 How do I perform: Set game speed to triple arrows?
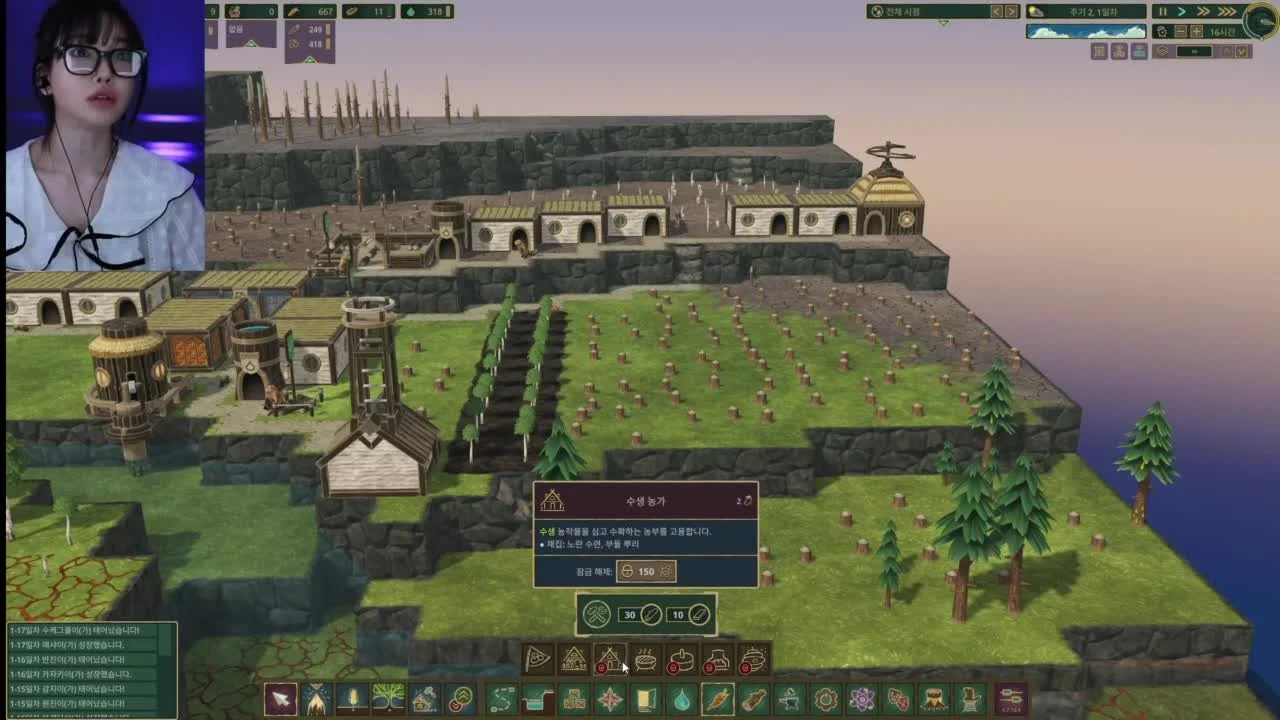(x=1226, y=11)
